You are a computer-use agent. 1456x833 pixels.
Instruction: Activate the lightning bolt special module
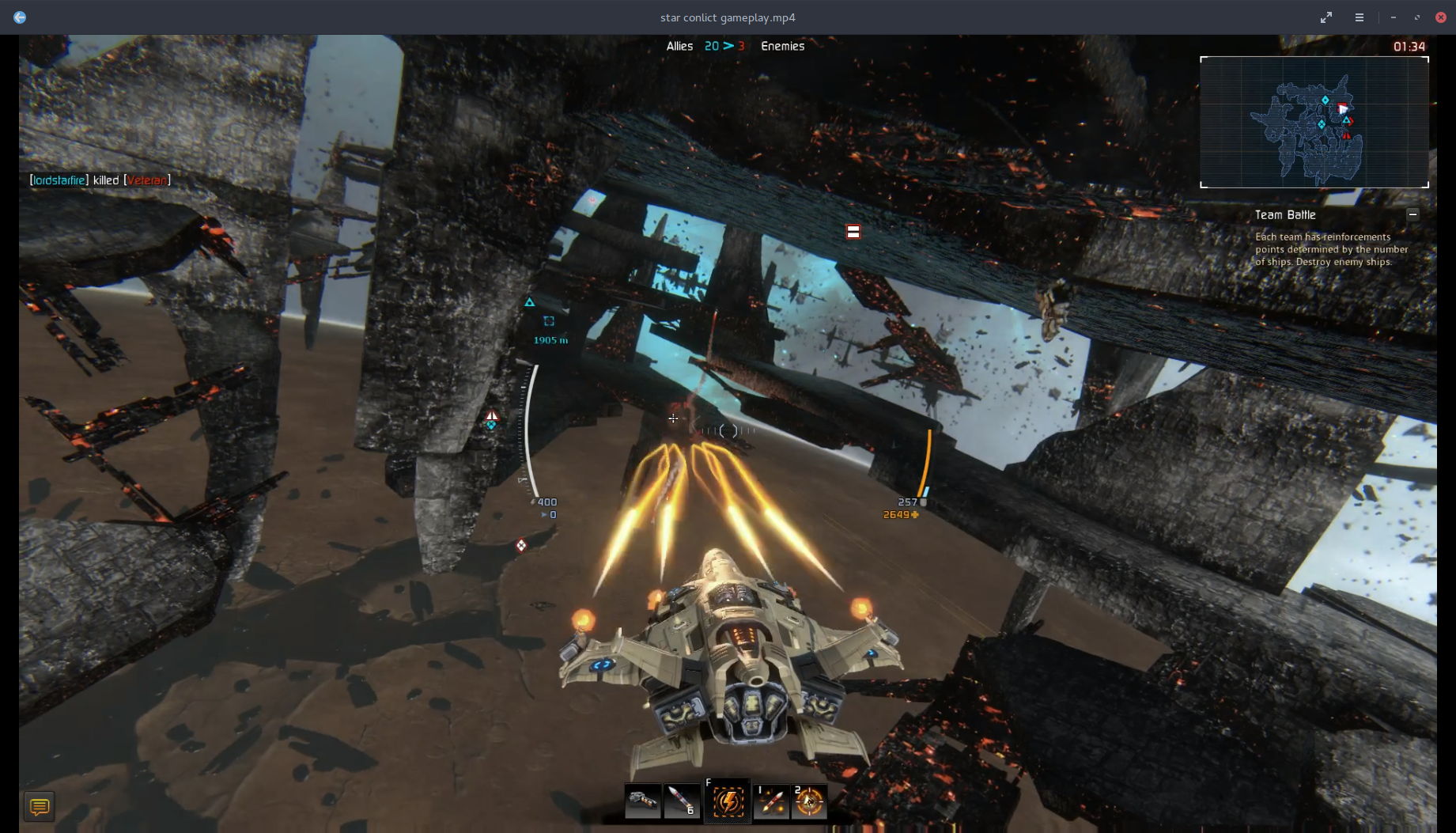pos(728,801)
